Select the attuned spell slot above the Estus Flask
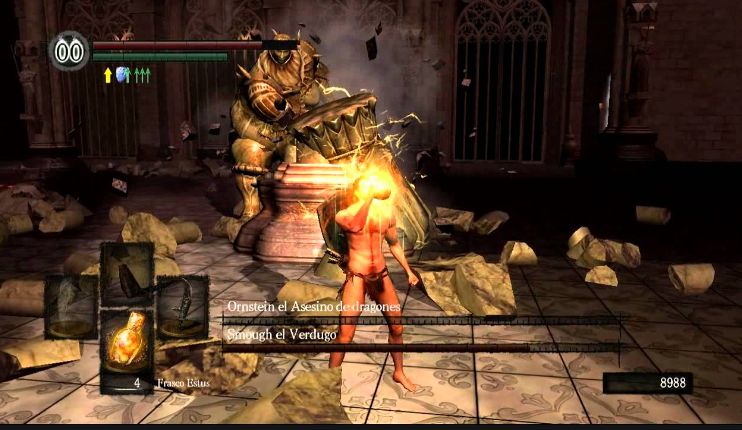The width and height of the screenshot is (742, 430). [126, 272]
